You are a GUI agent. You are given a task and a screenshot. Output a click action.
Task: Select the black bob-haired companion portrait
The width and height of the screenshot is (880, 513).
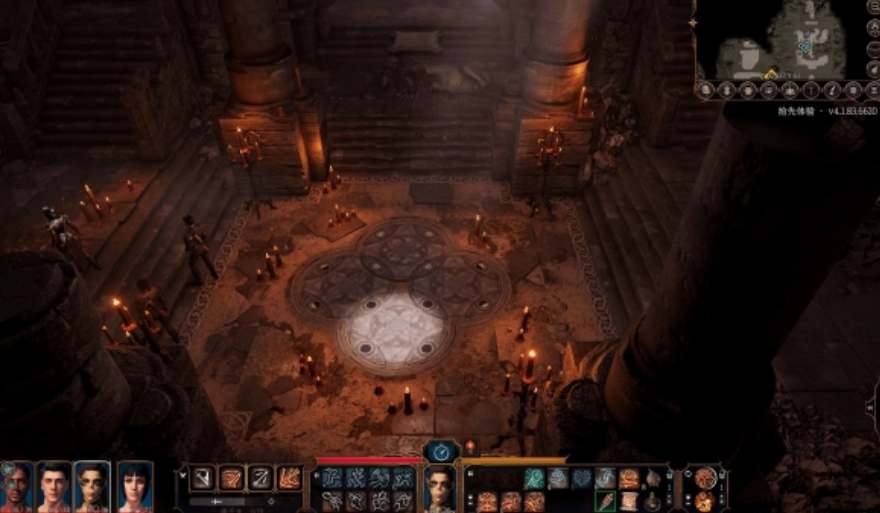[x=134, y=487]
